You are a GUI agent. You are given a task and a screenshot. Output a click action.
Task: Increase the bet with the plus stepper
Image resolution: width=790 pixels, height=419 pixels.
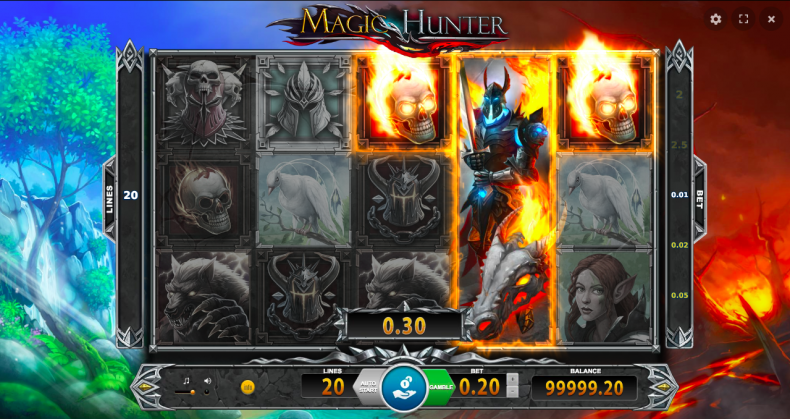pos(513,379)
